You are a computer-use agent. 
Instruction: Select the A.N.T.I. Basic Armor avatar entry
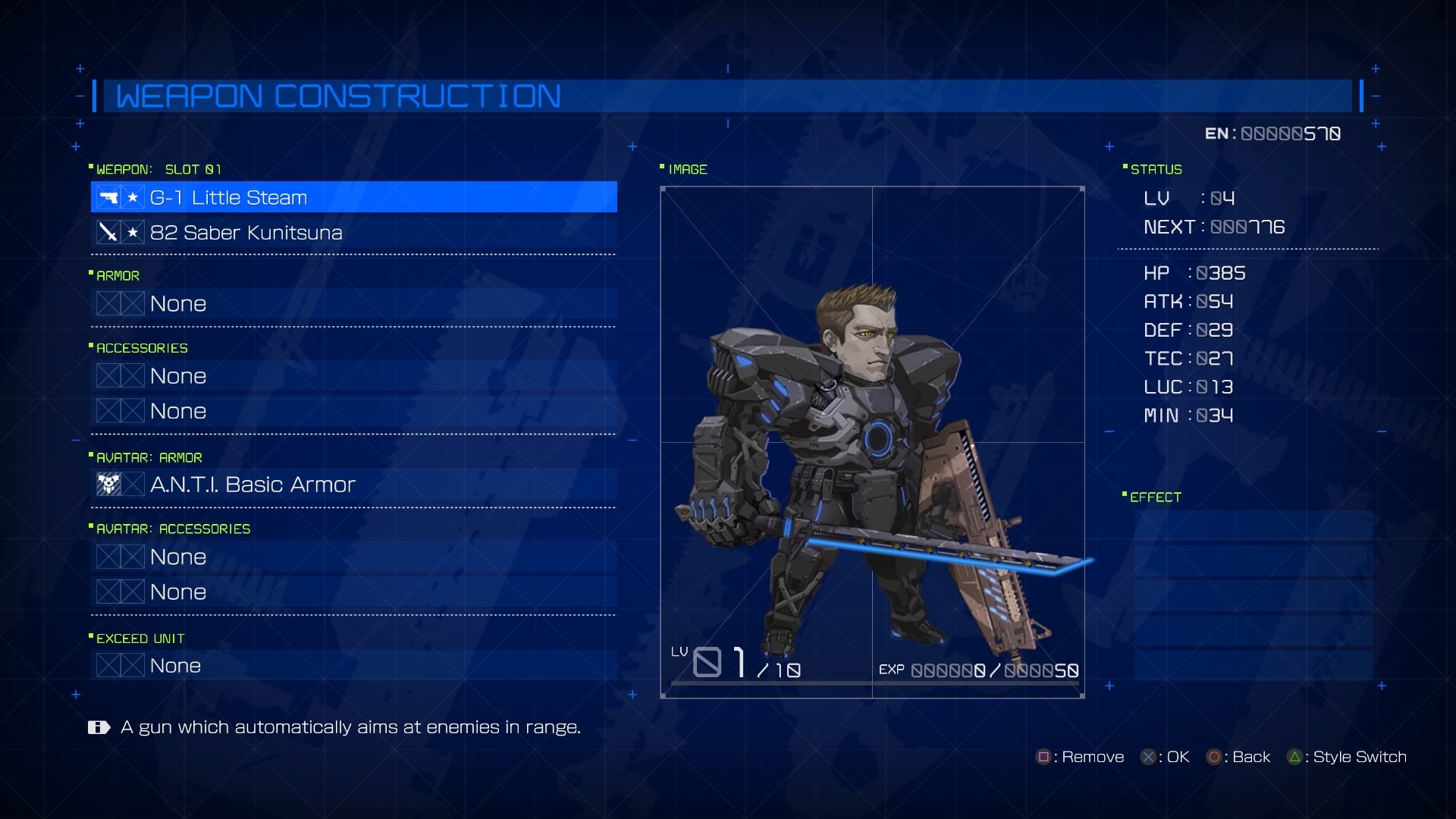click(x=353, y=485)
